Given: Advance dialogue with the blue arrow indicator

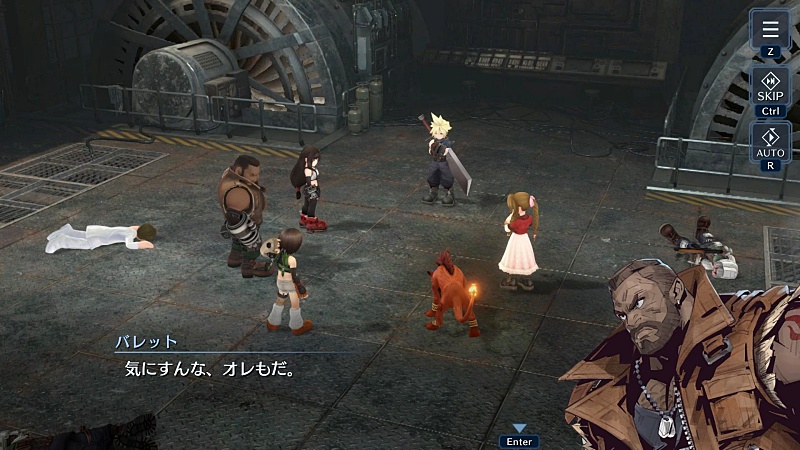Looking at the screenshot, I should 519,428.
